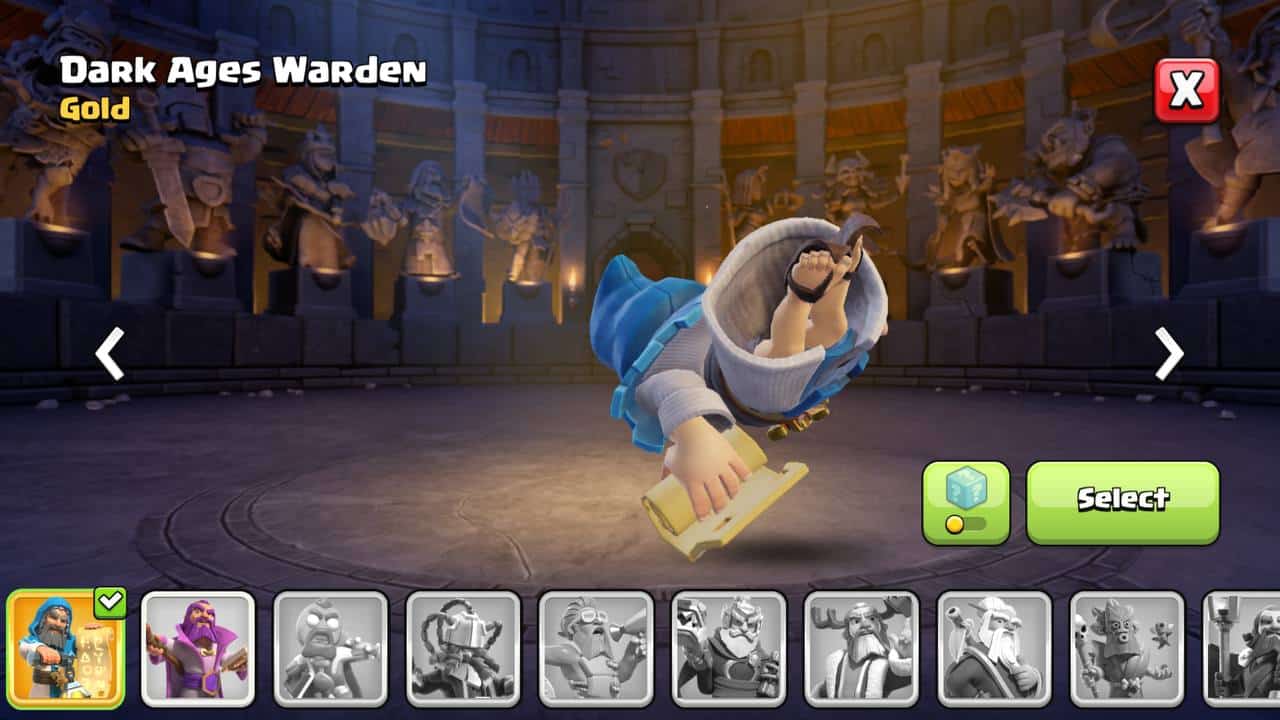Pick the locked gingerbread Warden skin
This screenshot has width=1280, height=720.
pos(331,649)
